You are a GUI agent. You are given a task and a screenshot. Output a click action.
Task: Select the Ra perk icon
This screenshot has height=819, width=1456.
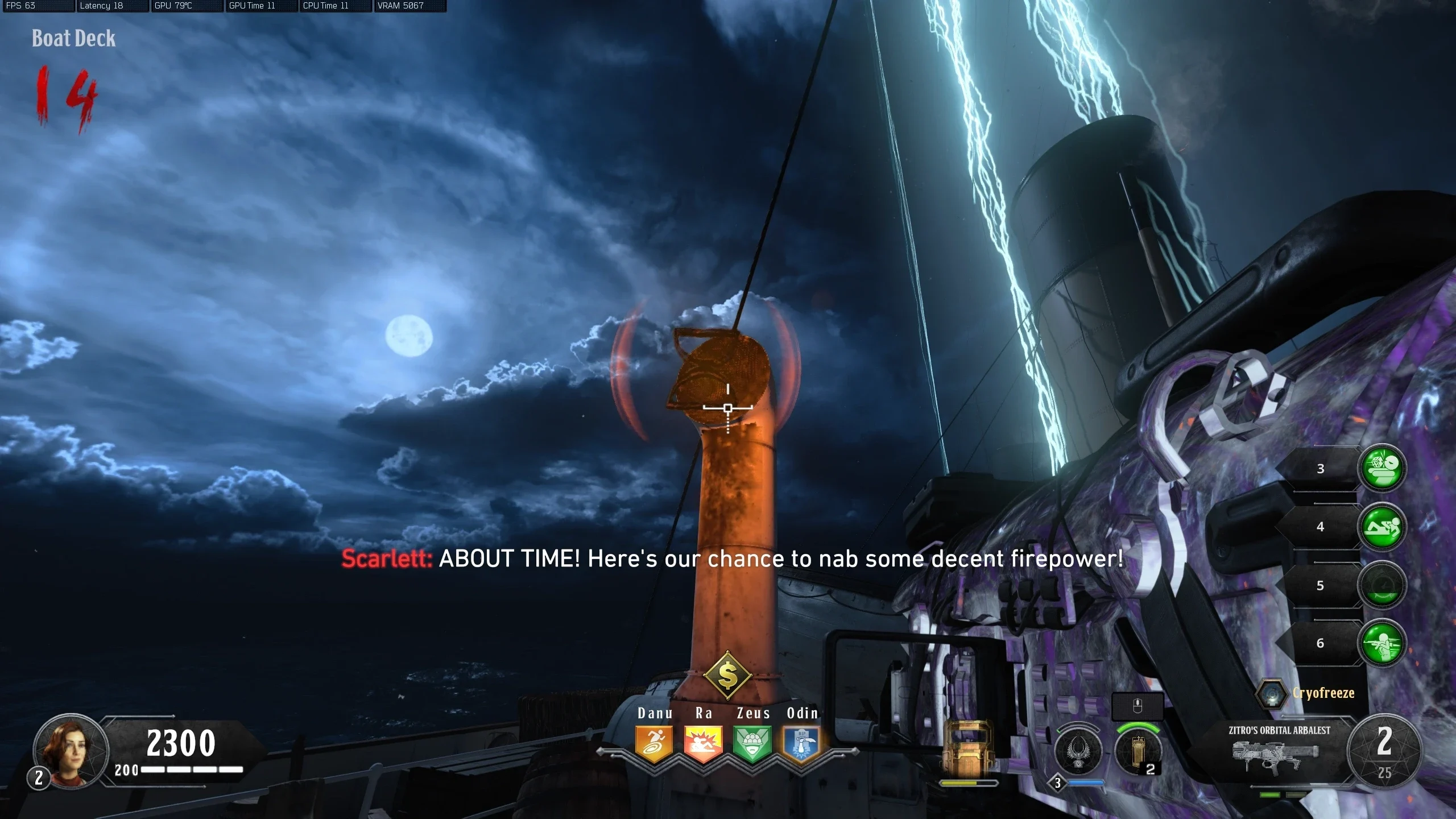[x=703, y=743]
